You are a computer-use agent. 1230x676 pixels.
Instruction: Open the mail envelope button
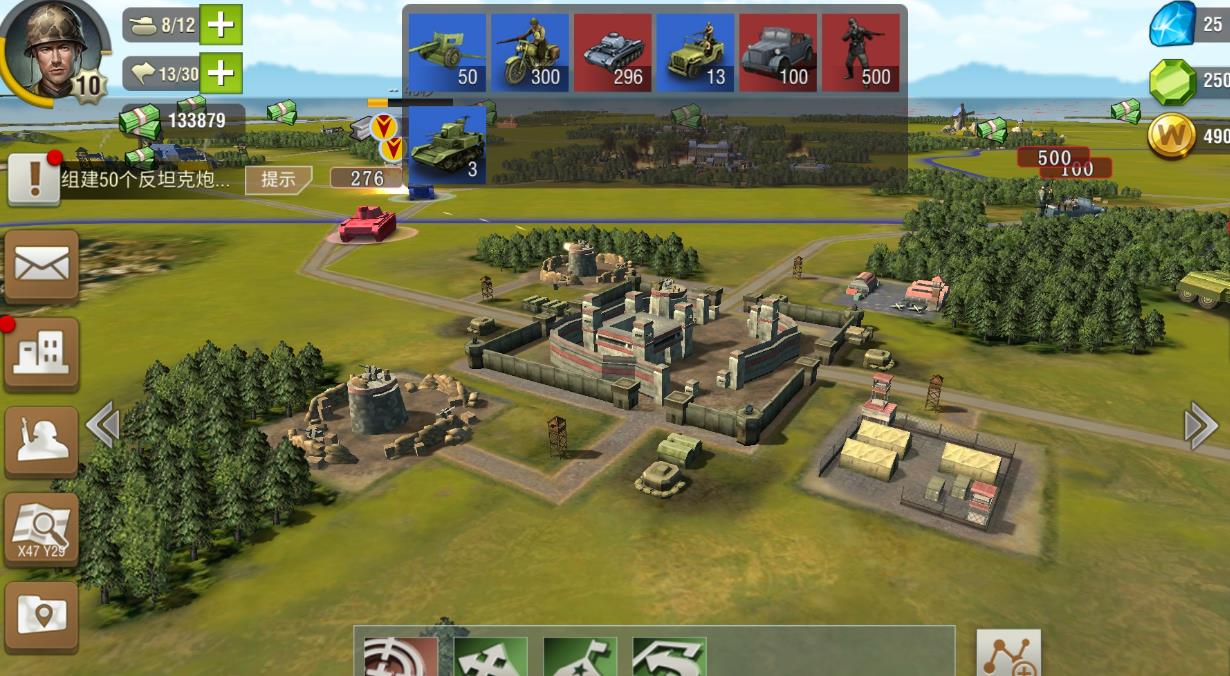42,266
